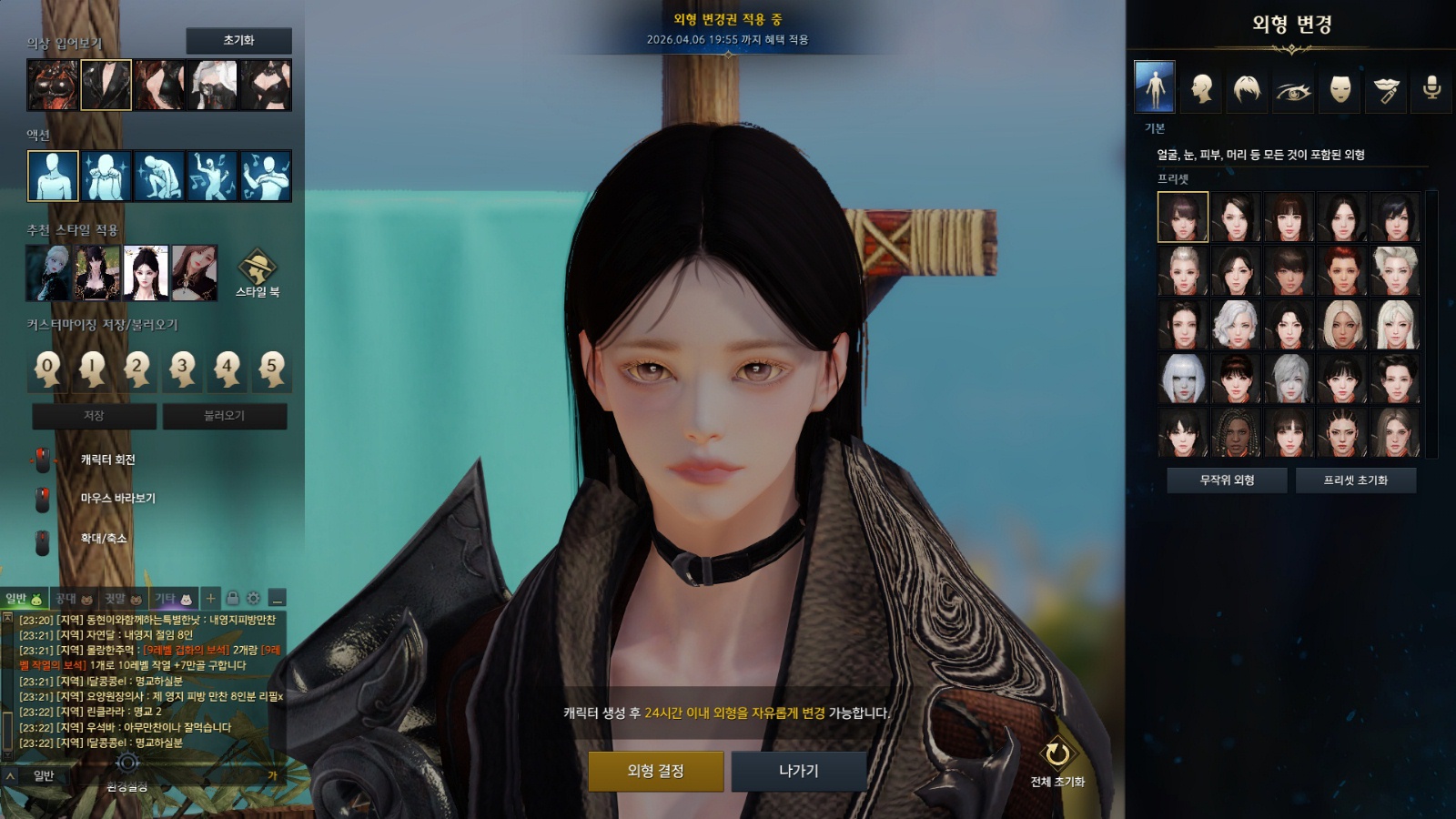
Task: Open the 스타일 북 style book
Action: [x=258, y=273]
